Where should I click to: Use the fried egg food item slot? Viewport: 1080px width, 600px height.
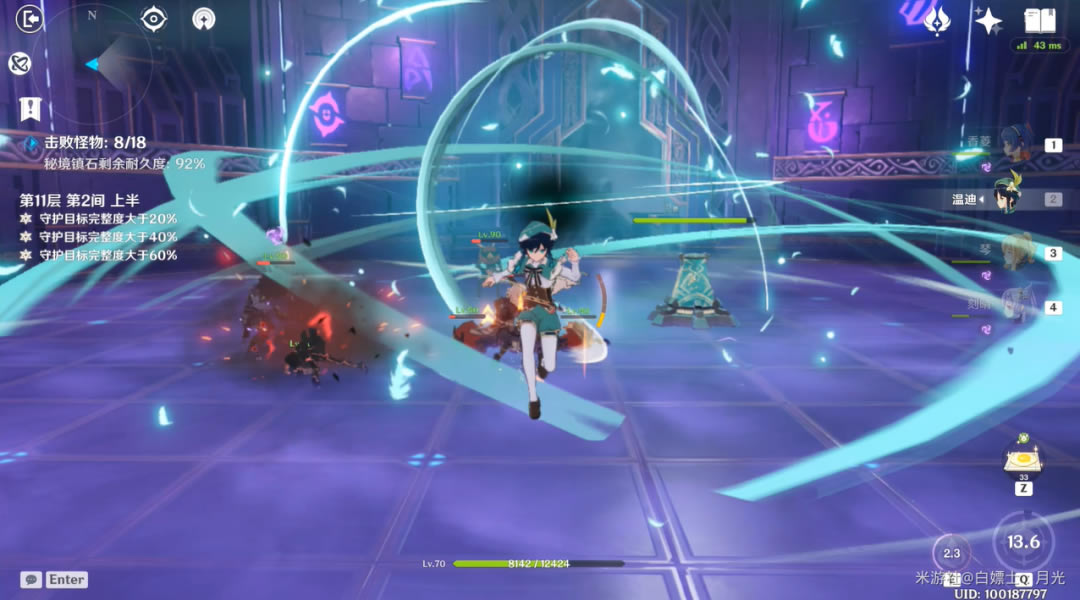(1024, 461)
